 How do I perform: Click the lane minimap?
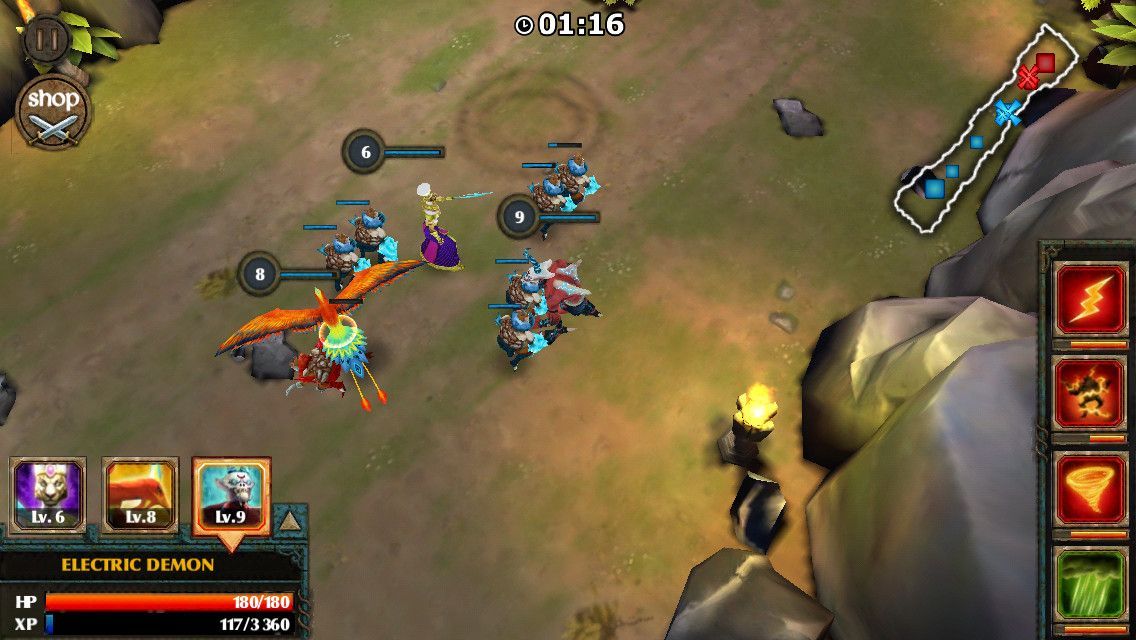[x=986, y=130]
